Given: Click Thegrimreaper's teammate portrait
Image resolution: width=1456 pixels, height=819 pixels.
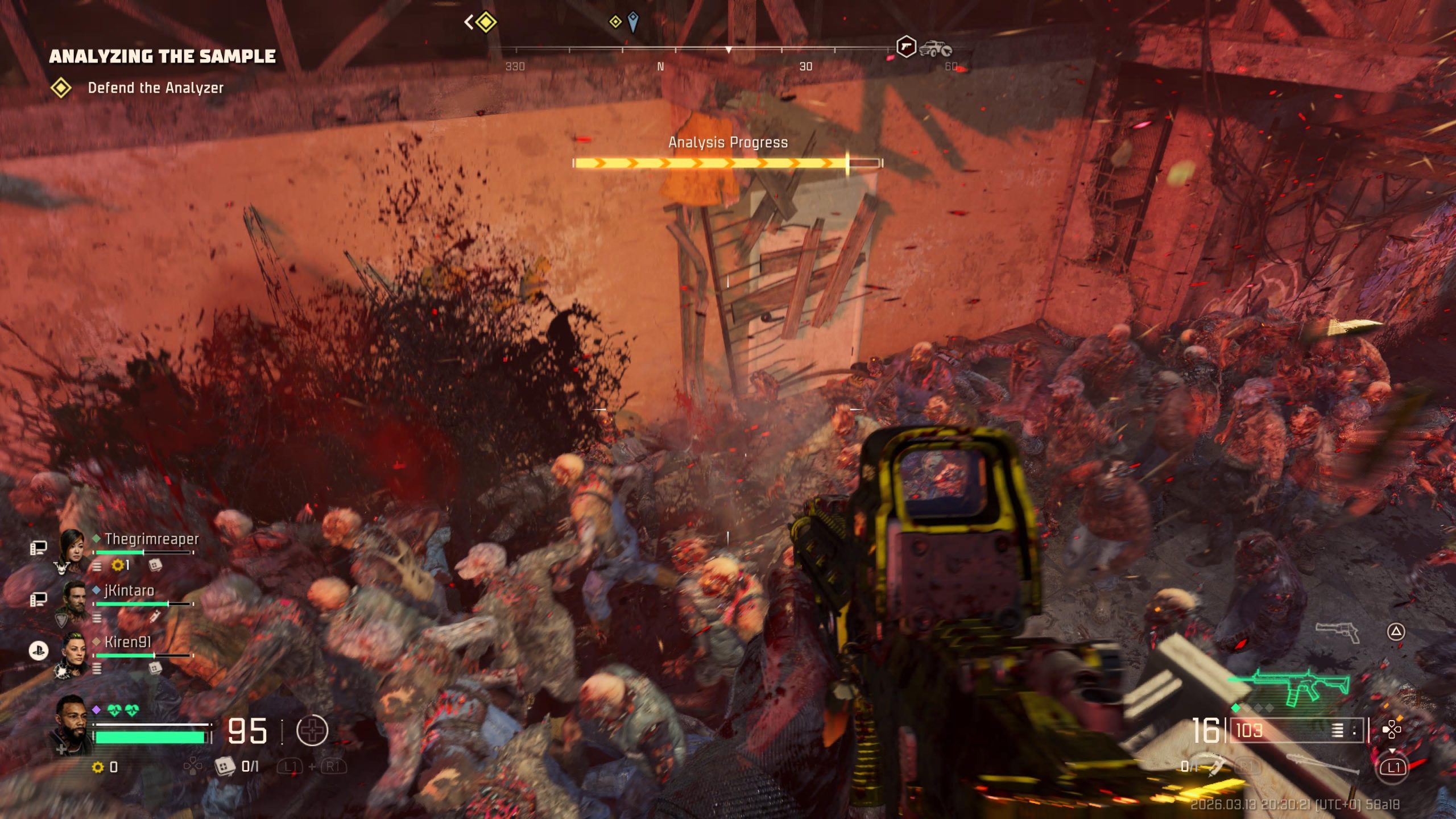Looking at the screenshot, I should tap(73, 548).
